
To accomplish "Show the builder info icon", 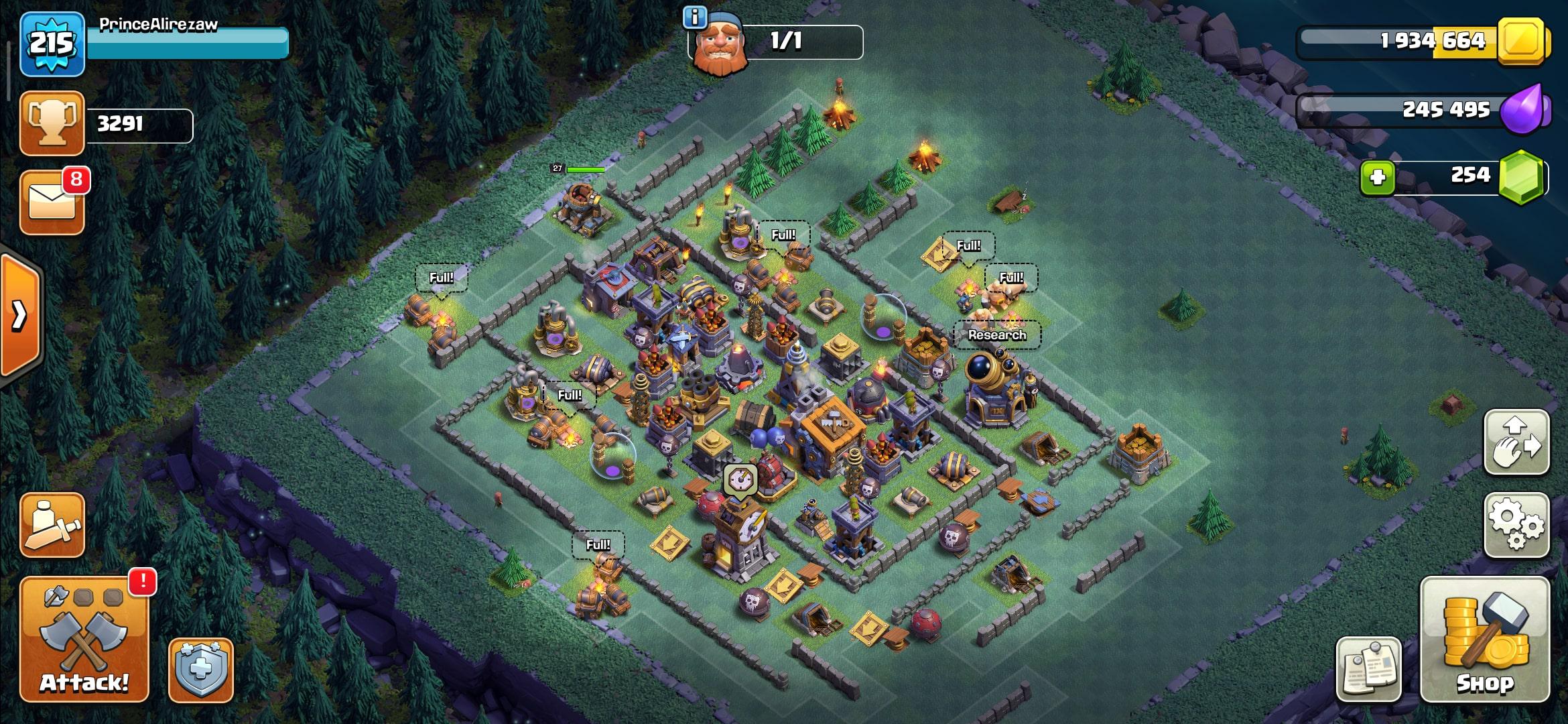I will [695, 17].
